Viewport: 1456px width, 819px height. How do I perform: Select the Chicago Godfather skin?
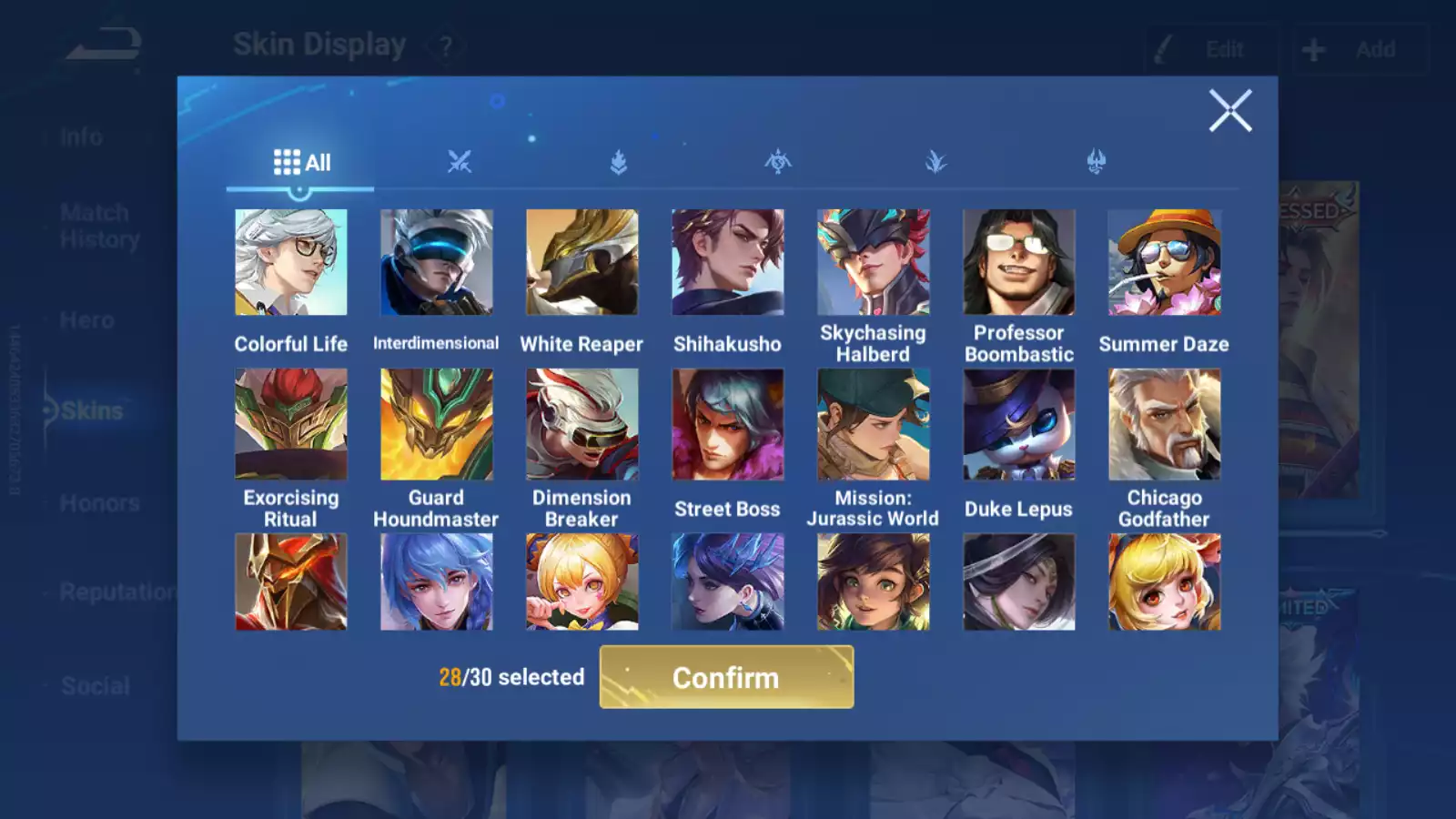pyautogui.click(x=1165, y=424)
